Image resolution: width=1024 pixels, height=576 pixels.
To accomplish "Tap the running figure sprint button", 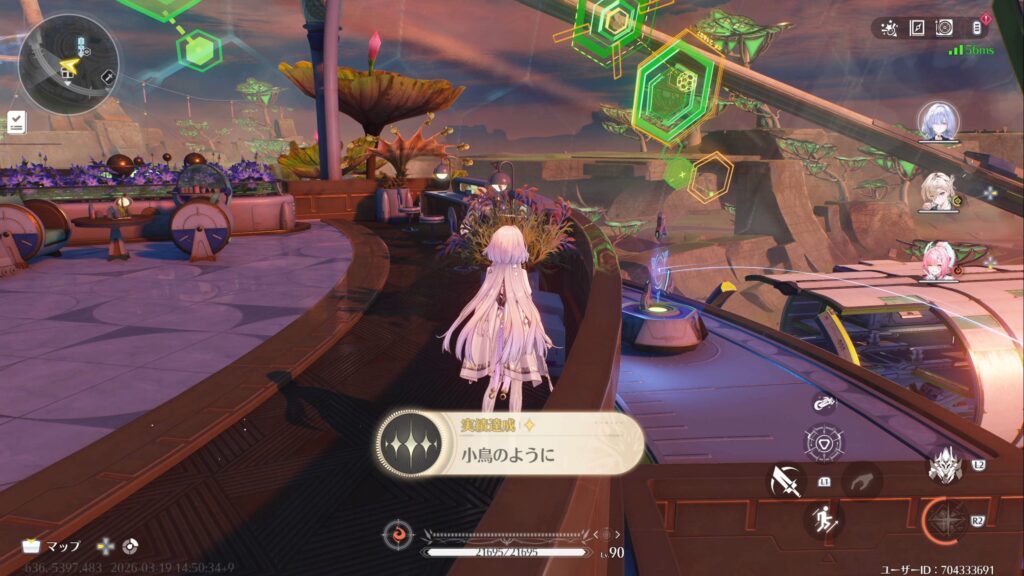I will point(823,519).
